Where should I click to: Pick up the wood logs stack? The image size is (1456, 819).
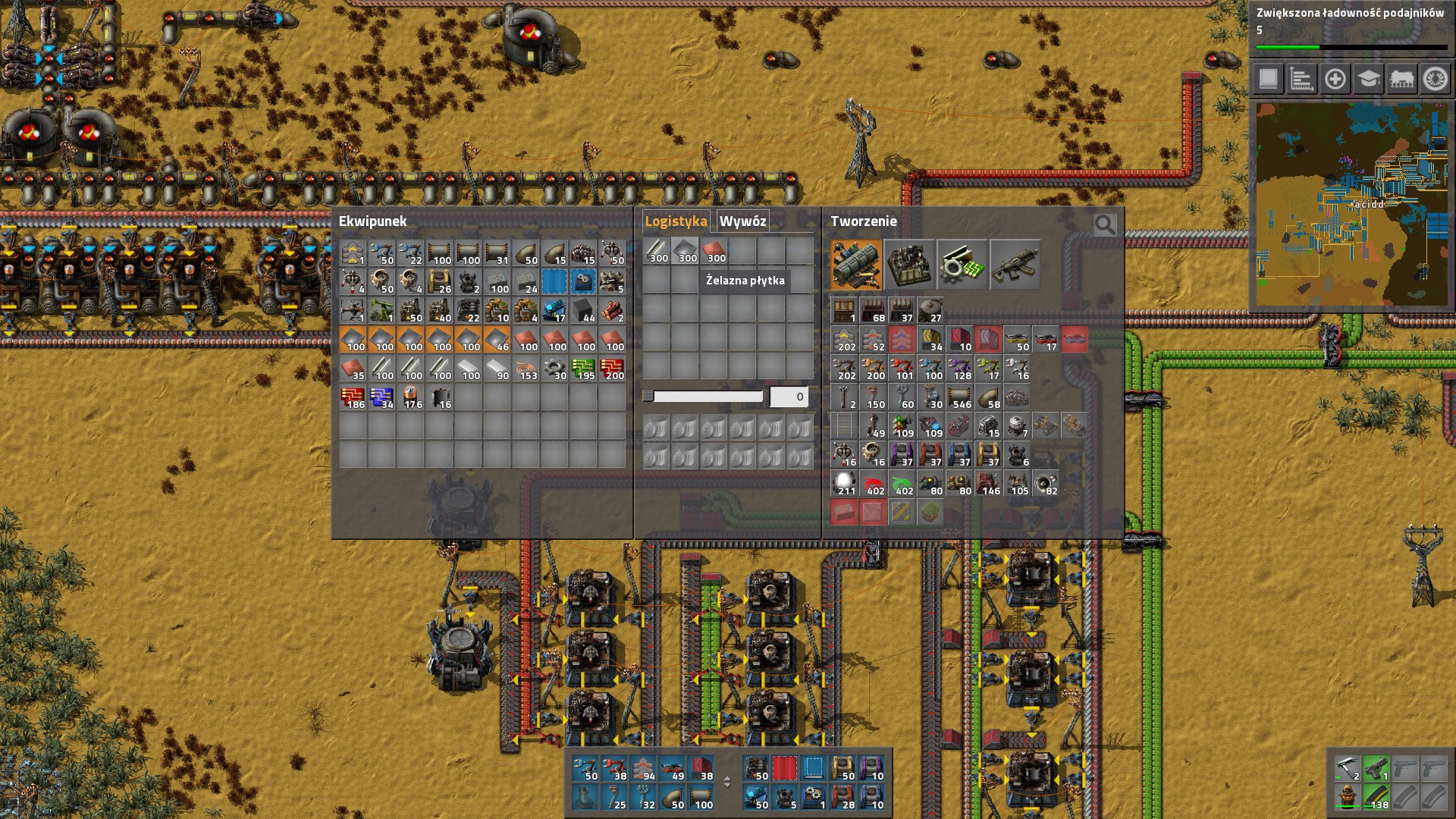[x=612, y=310]
